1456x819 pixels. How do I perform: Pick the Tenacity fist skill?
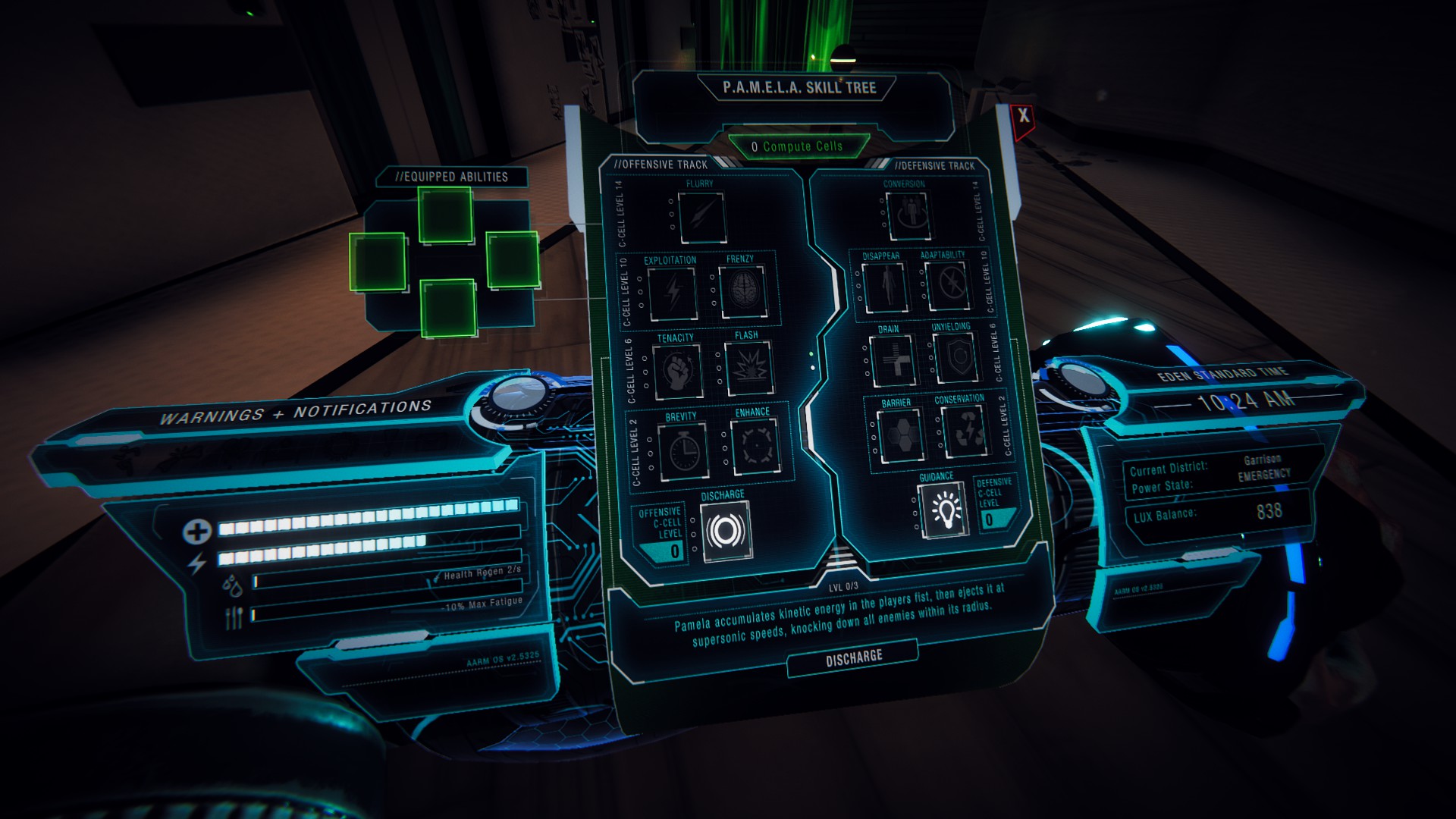[x=677, y=370]
